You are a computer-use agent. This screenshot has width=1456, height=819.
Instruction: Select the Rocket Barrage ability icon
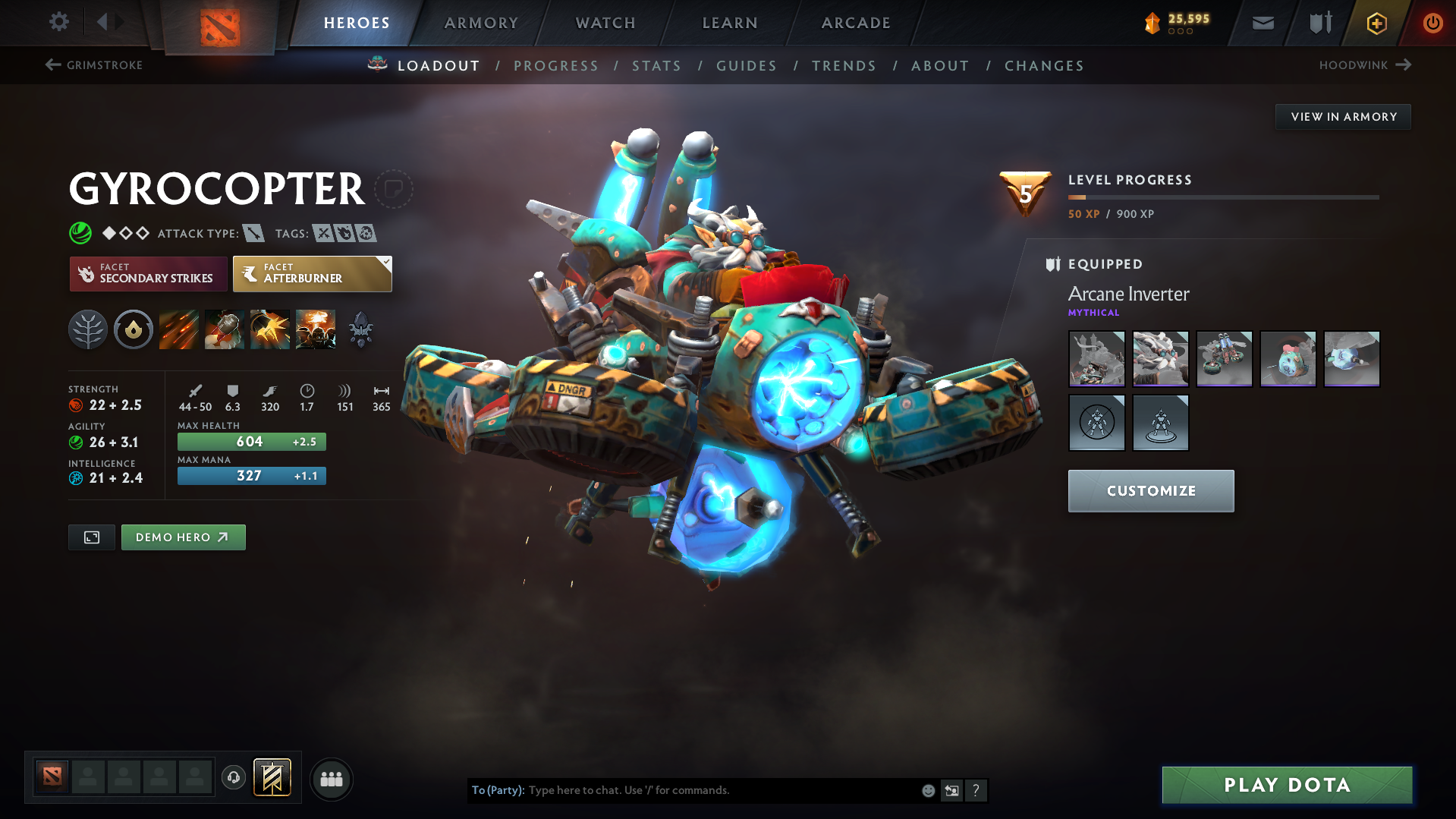(x=178, y=329)
